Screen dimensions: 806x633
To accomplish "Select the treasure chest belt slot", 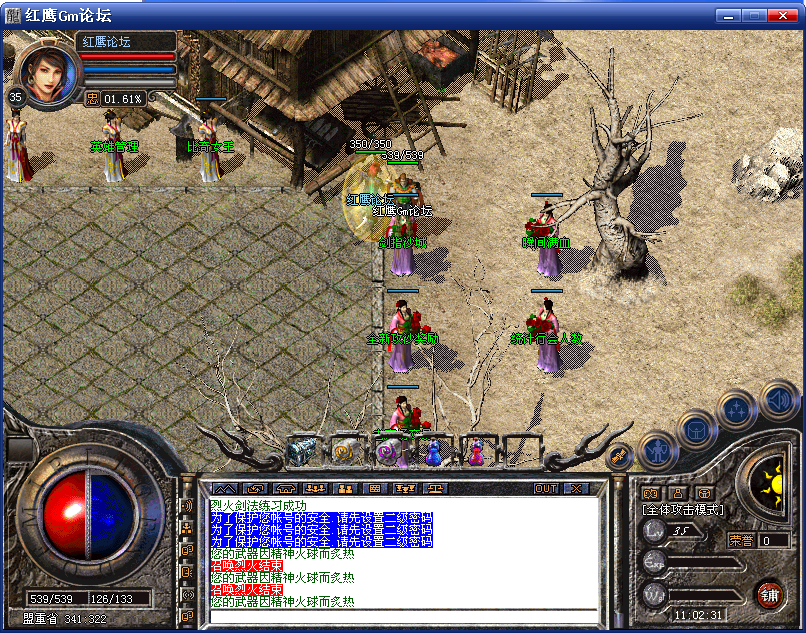I will point(301,451).
